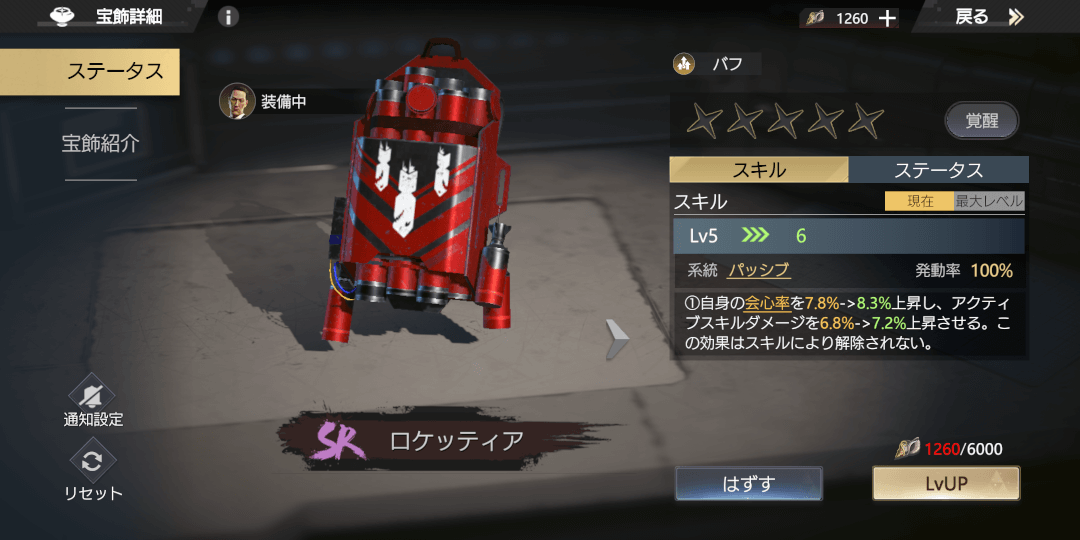Select the ステータス side menu entry
Screen dimensions: 1080x540
tap(114, 71)
